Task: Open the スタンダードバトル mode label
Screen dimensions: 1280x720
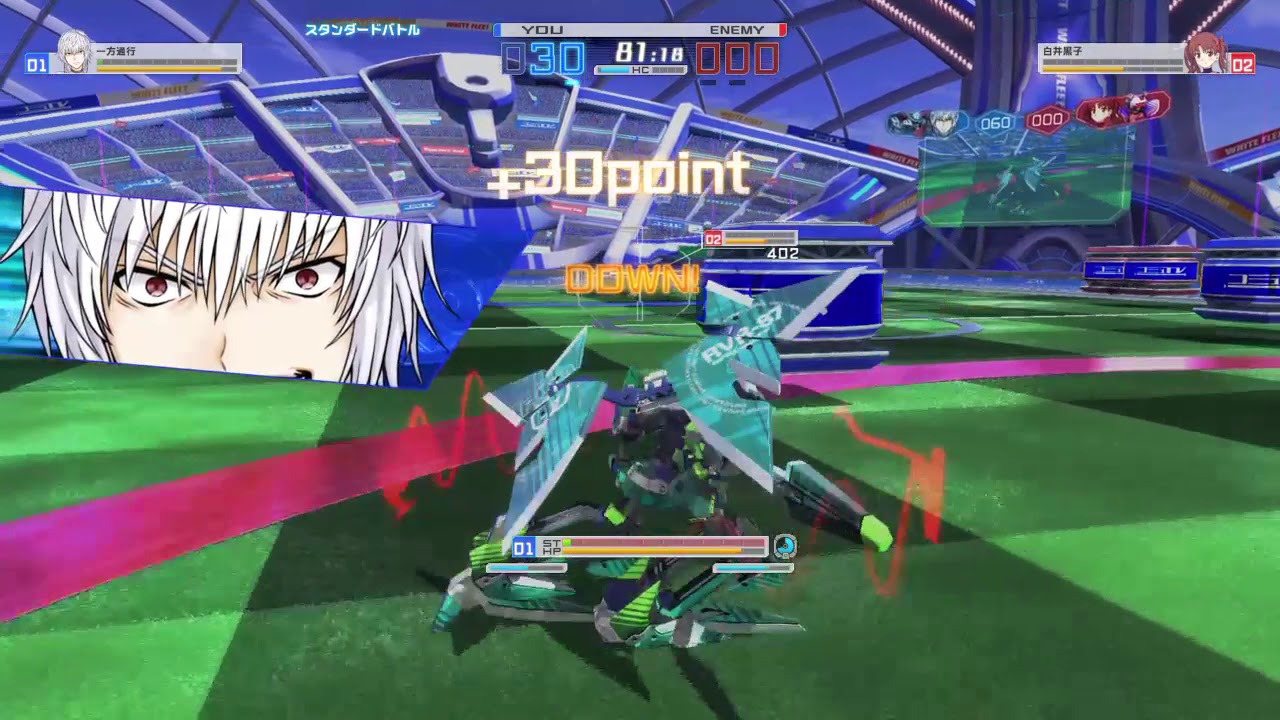Action: click(x=363, y=31)
